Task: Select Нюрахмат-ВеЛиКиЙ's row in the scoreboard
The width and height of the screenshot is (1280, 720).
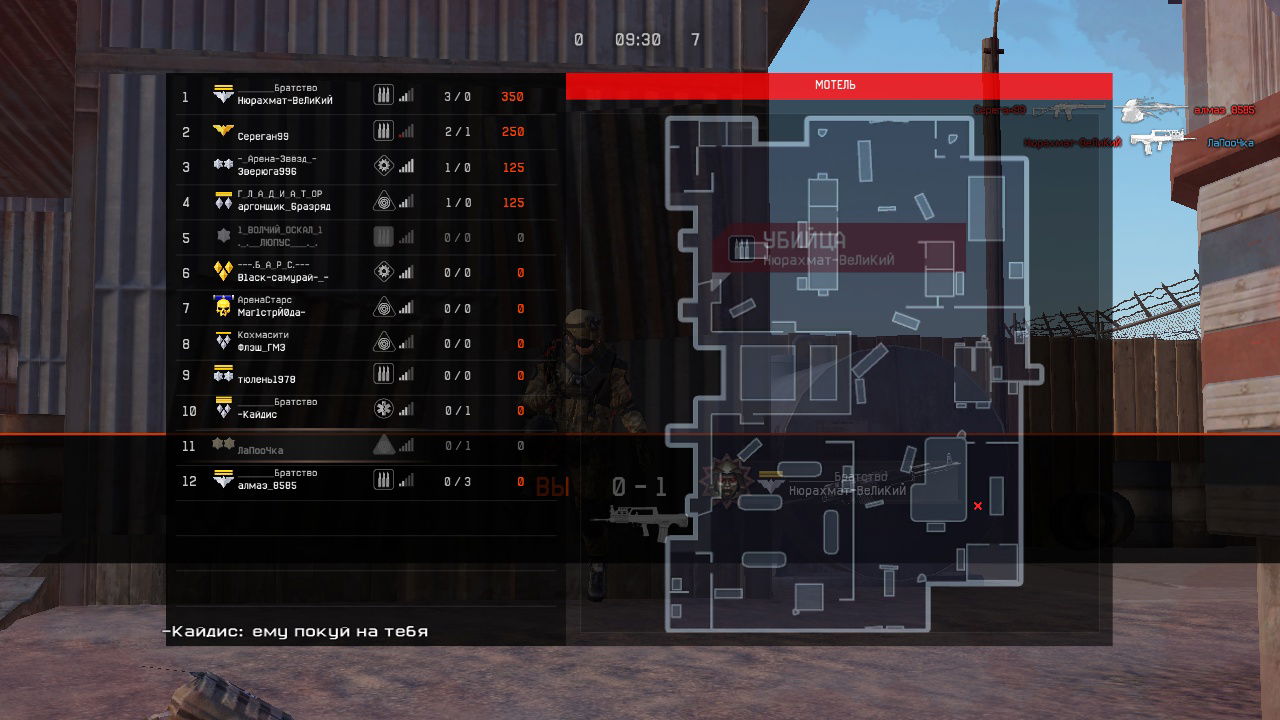Action: 360,96
